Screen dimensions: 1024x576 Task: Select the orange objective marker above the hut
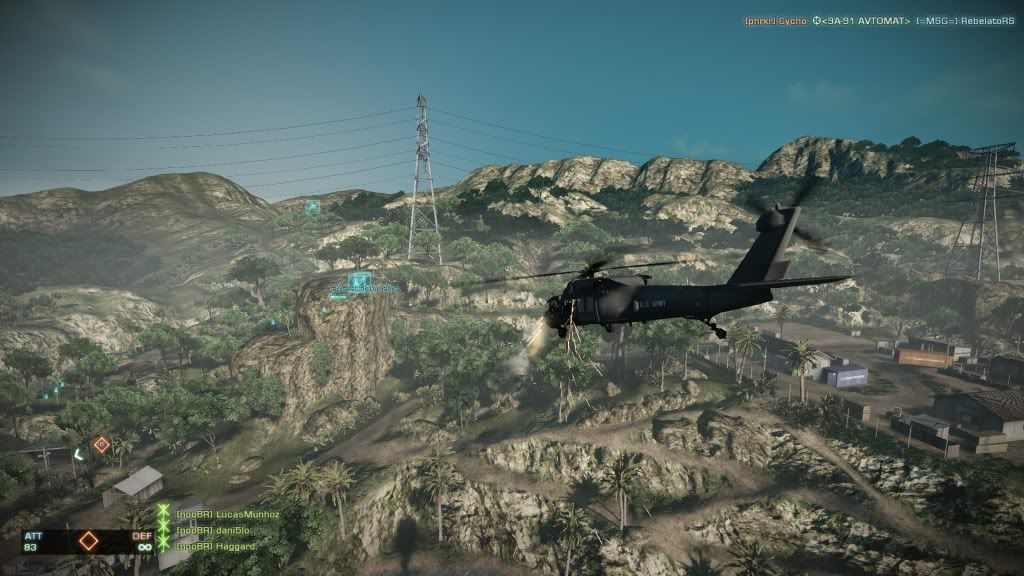[x=101, y=444]
